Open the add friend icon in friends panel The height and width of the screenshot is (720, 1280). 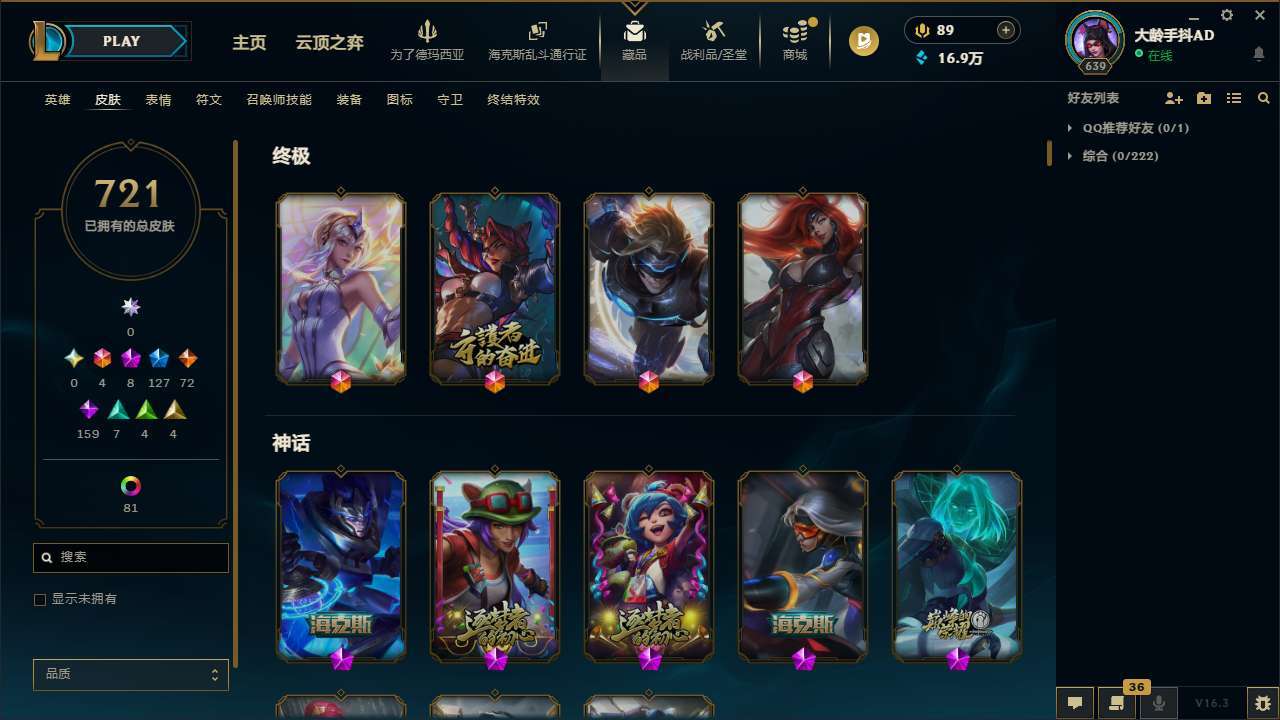1172,98
